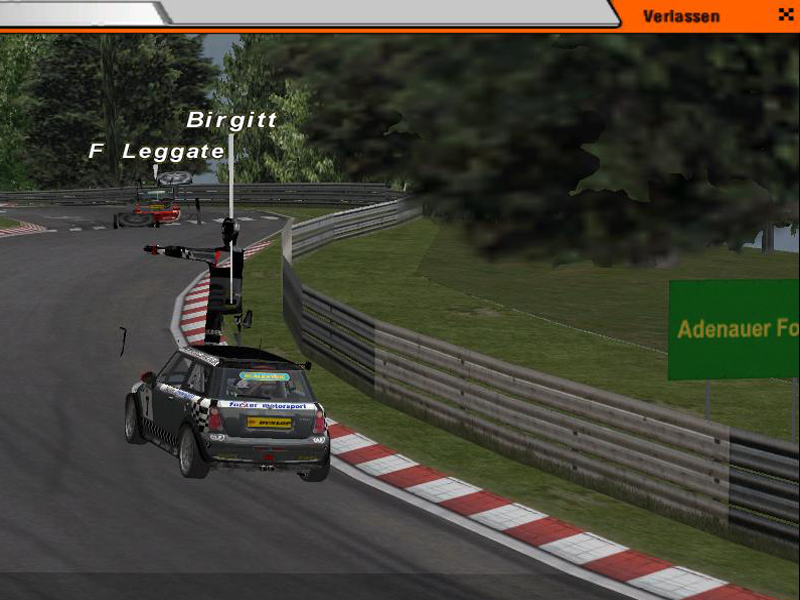Close the replay with the X icon

tap(784, 15)
